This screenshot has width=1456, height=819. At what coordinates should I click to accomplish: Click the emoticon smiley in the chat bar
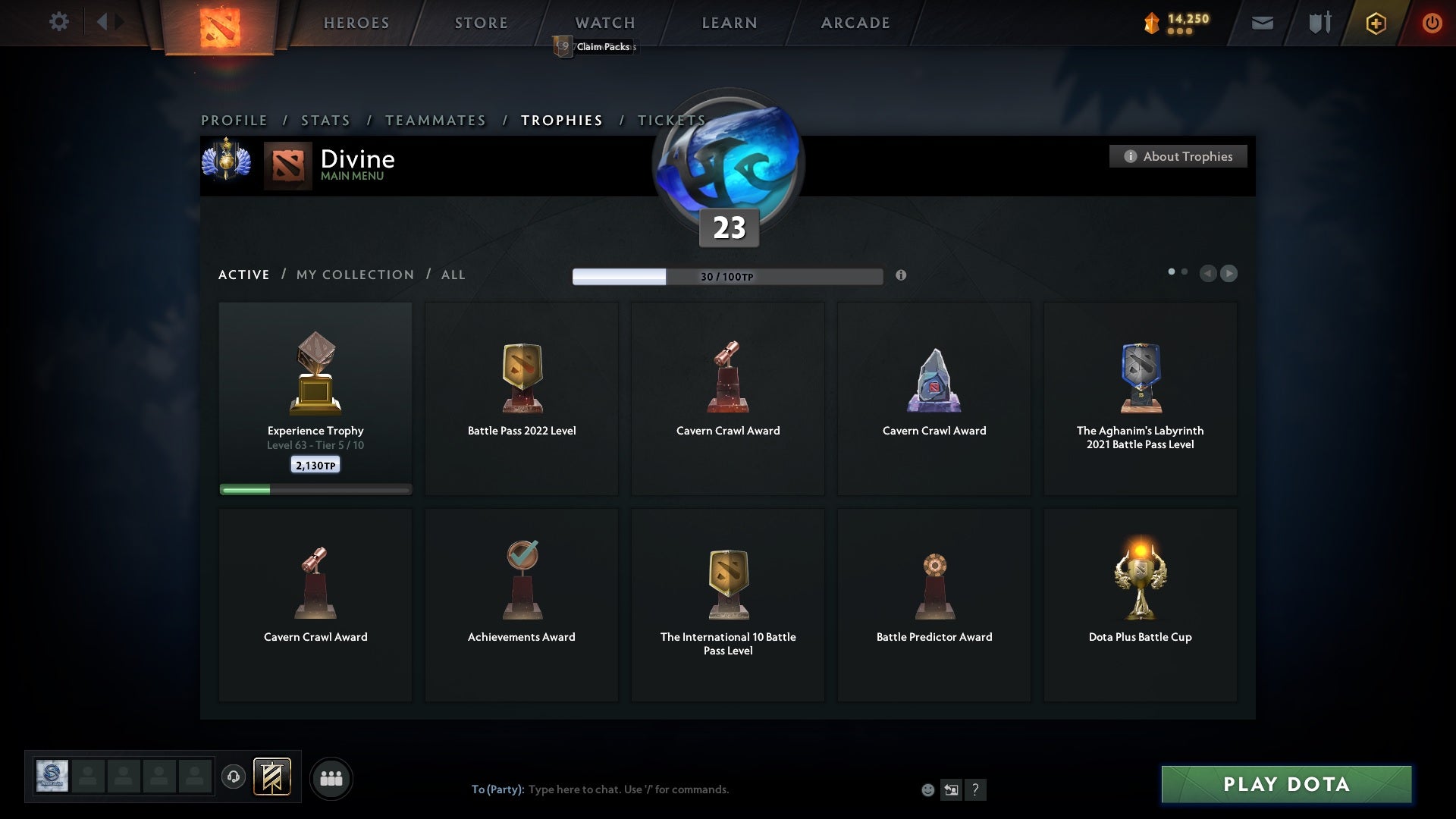(927, 789)
